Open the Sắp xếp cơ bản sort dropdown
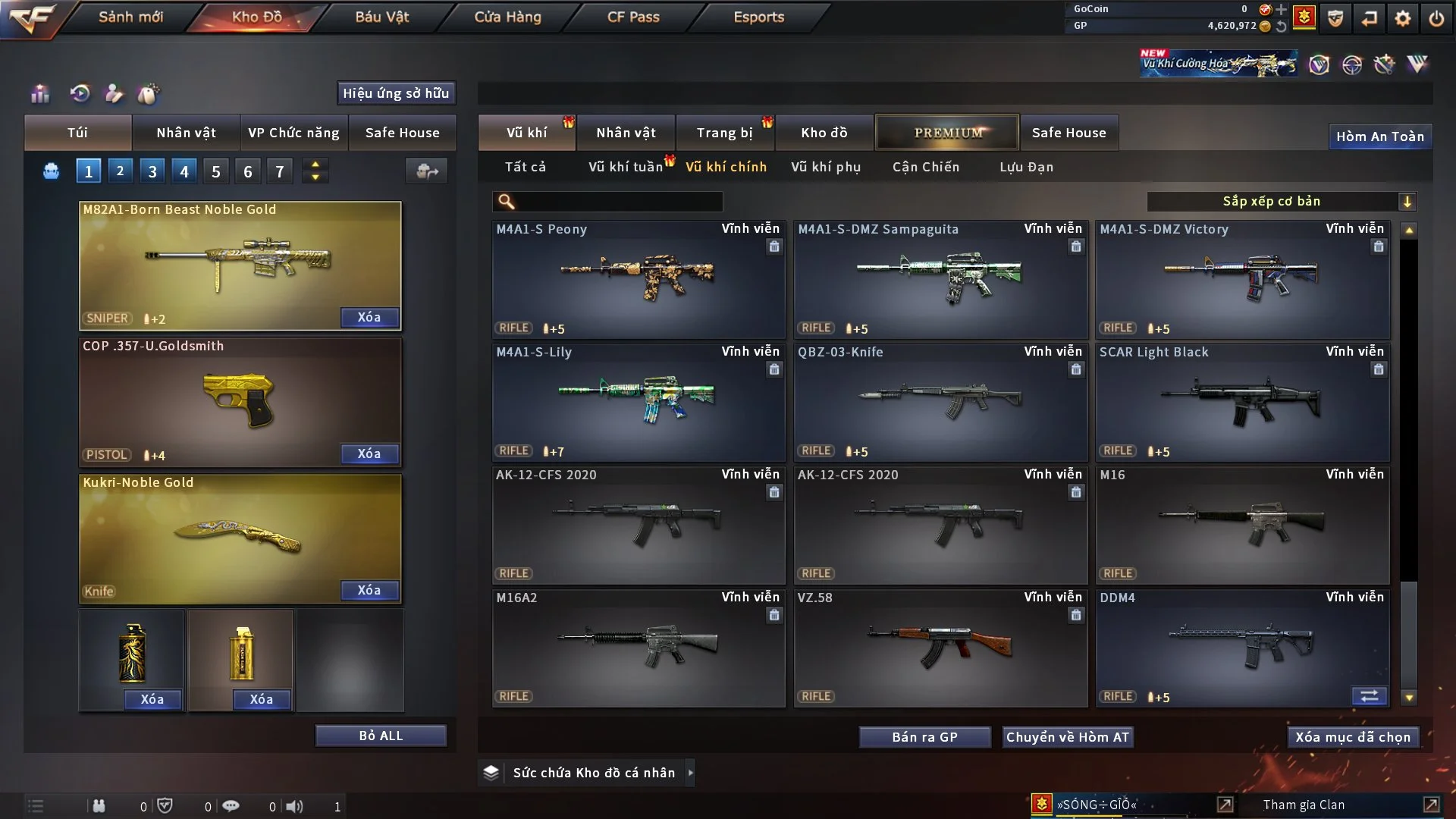 click(1281, 202)
